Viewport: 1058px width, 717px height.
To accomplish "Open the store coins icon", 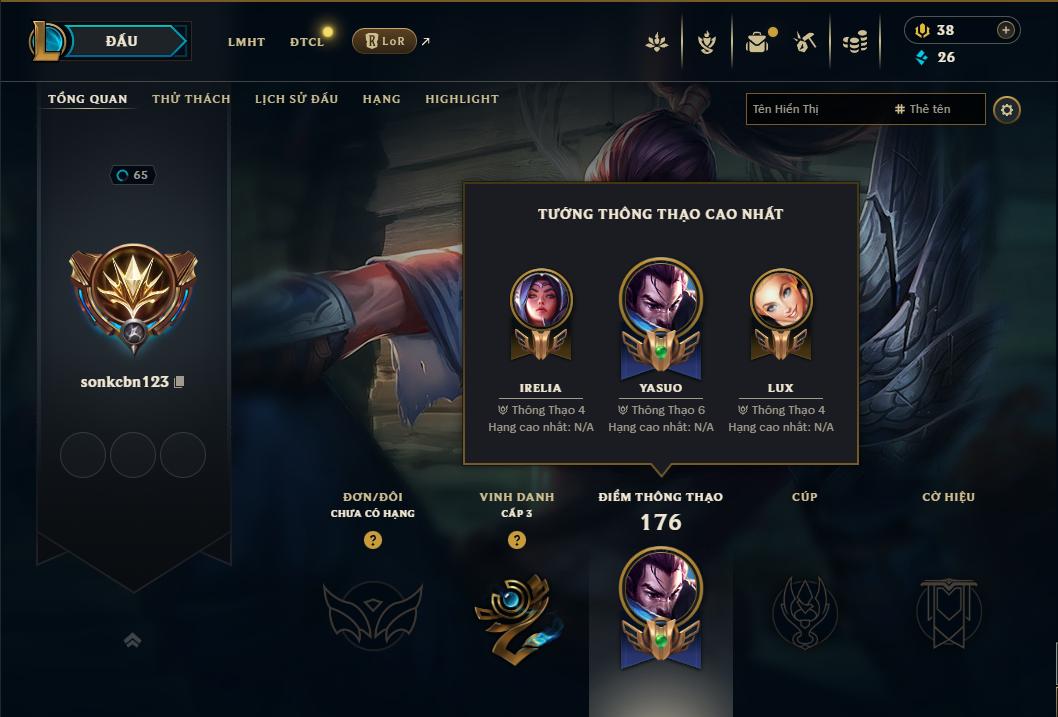I will 855,42.
